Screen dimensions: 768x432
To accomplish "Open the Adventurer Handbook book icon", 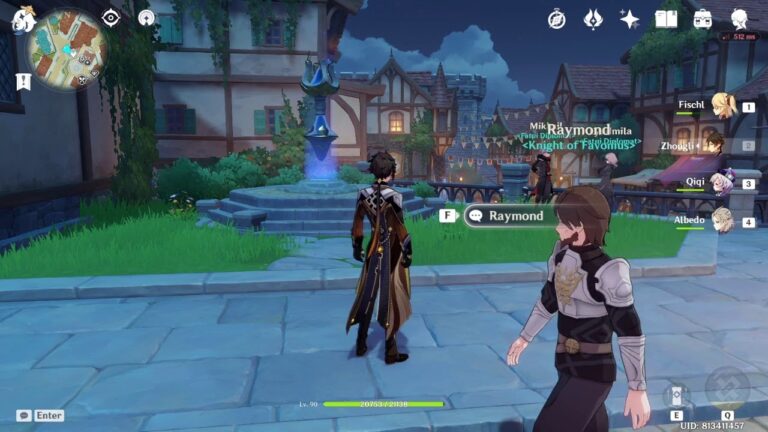I will click(666, 19).
